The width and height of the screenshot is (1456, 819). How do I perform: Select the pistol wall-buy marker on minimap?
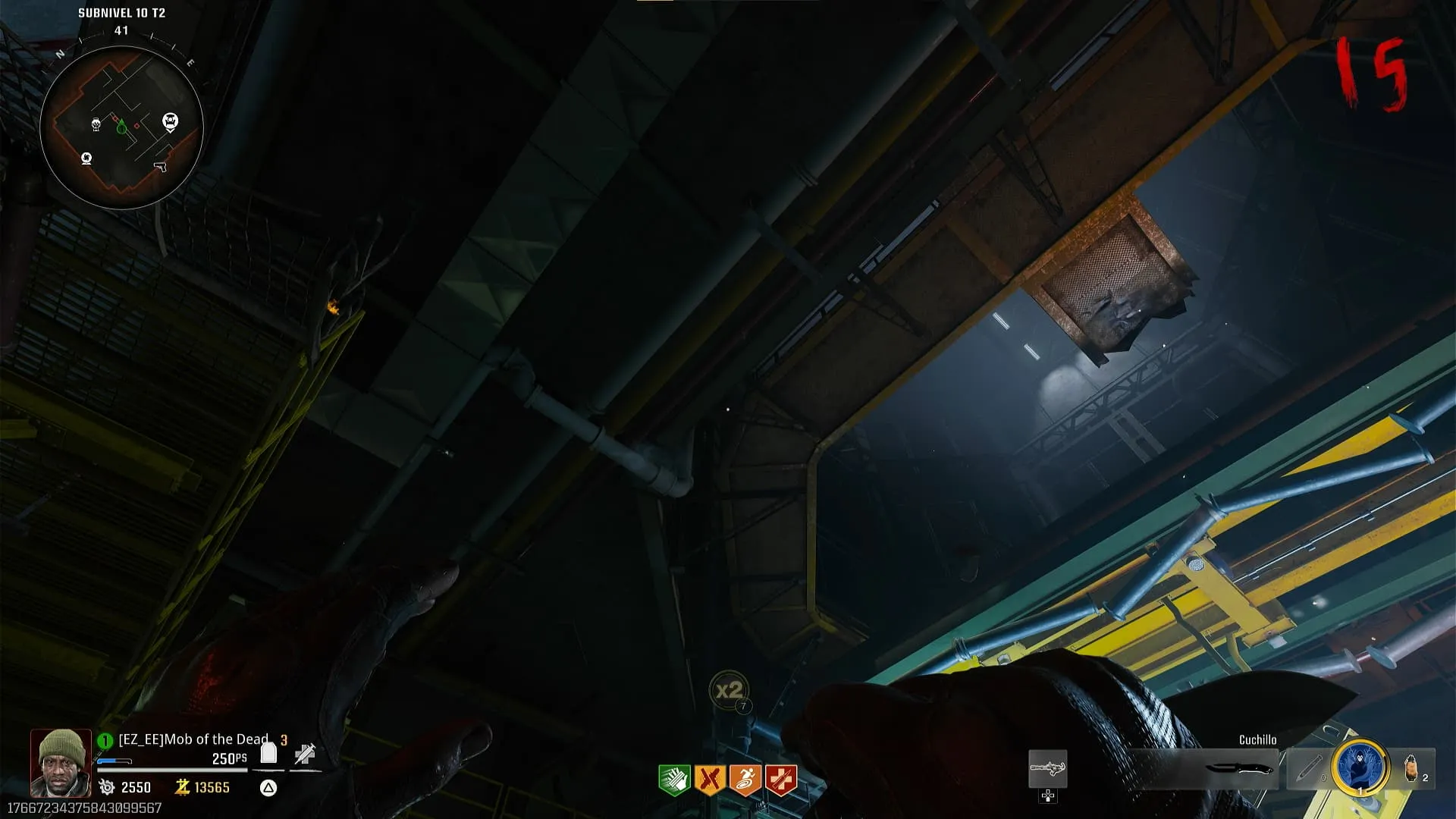click(160, 166)
